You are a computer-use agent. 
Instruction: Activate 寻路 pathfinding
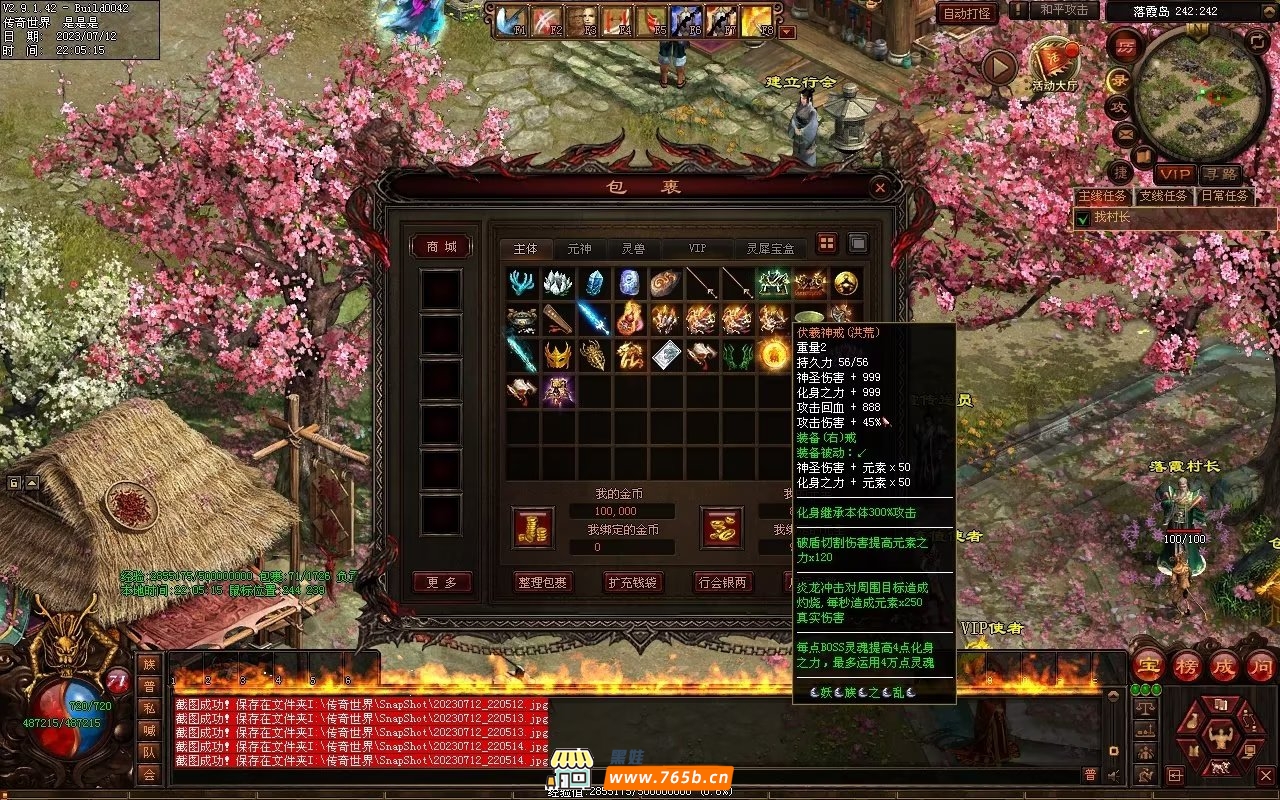[x=1221, y=174]
